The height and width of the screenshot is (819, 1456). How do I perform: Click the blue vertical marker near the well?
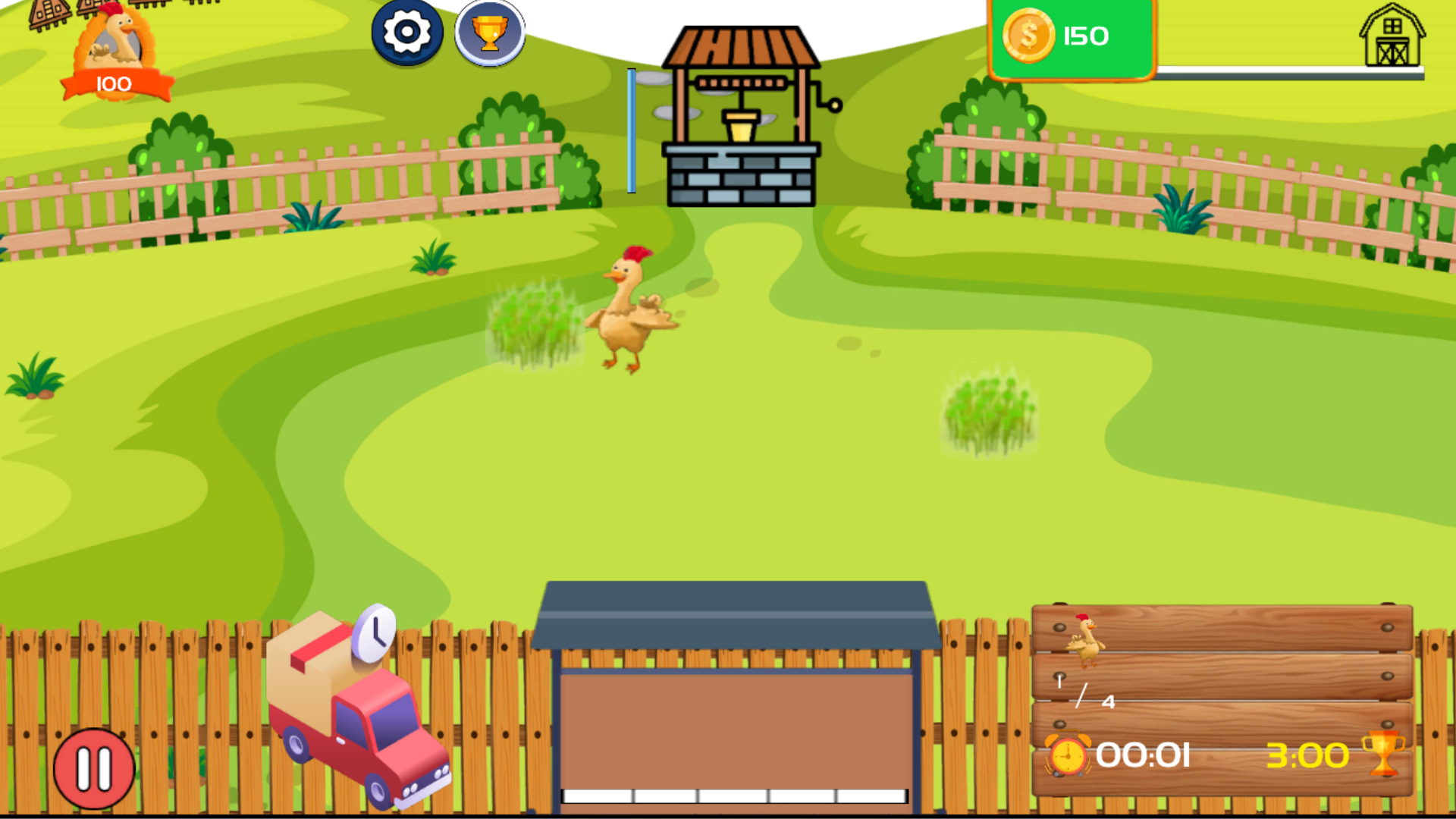click(x=630, y=130)
